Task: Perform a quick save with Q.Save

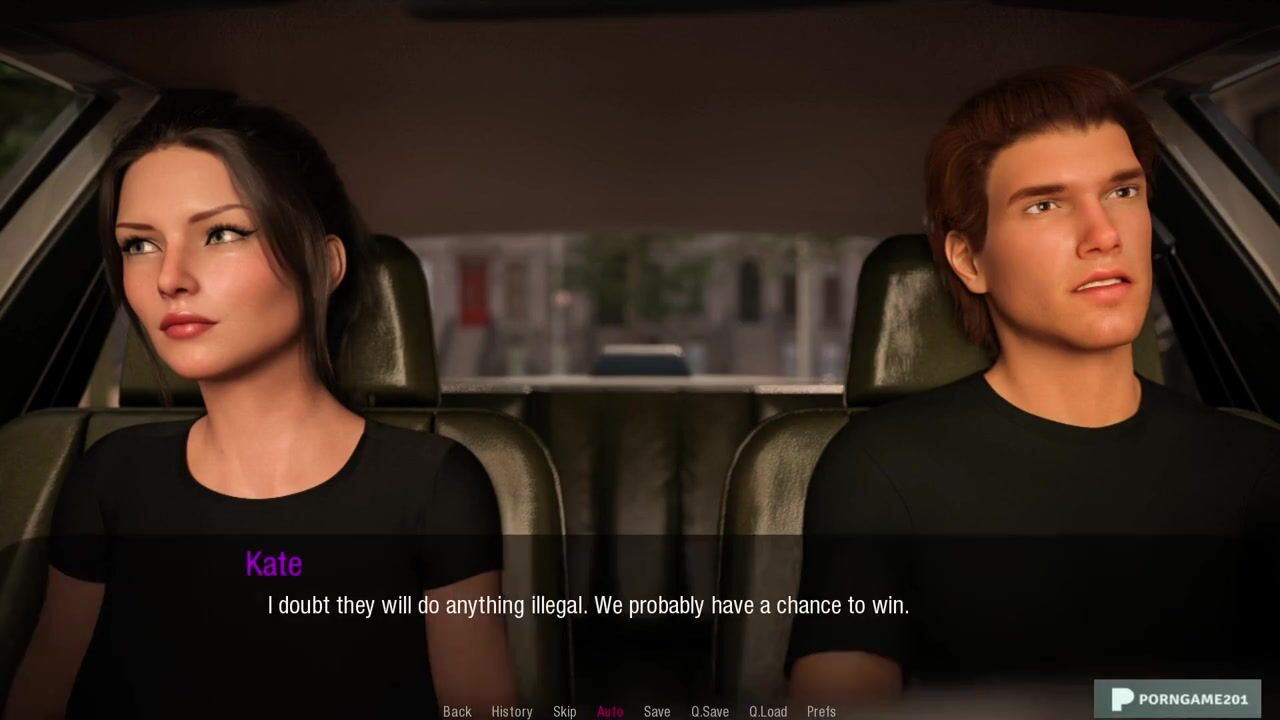Action: coord(710,711)
